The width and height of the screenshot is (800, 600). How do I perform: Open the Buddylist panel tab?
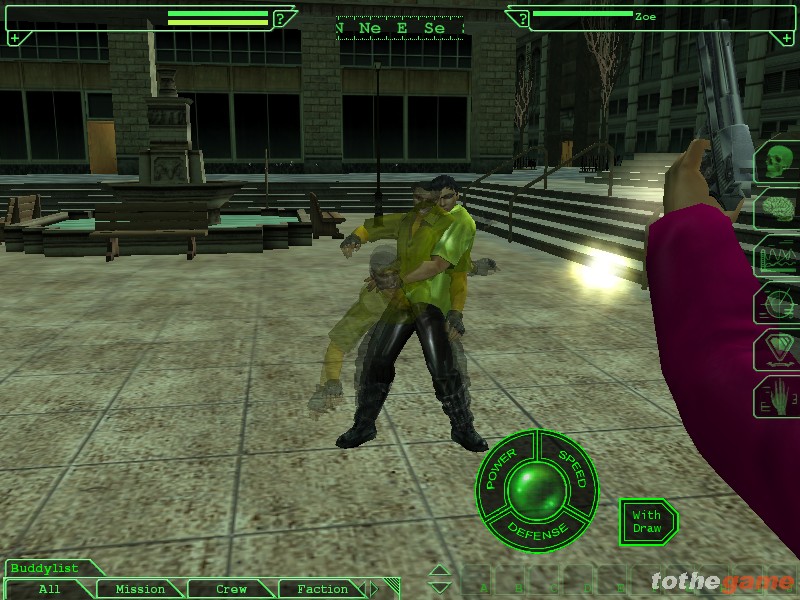pos(44,568)
